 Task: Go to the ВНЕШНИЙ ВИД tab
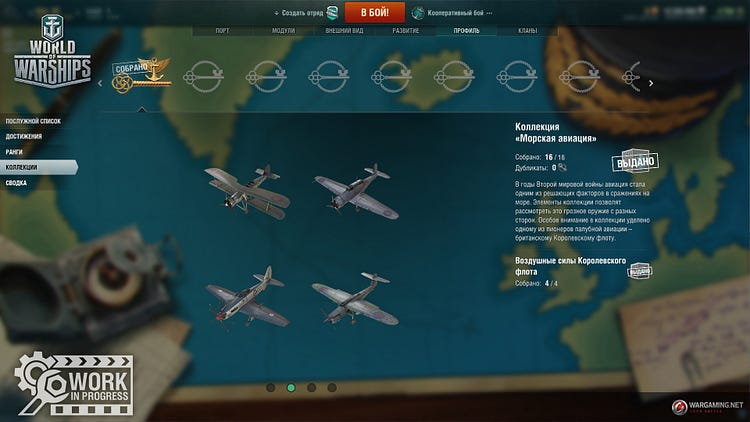click(x=344, y=31)
